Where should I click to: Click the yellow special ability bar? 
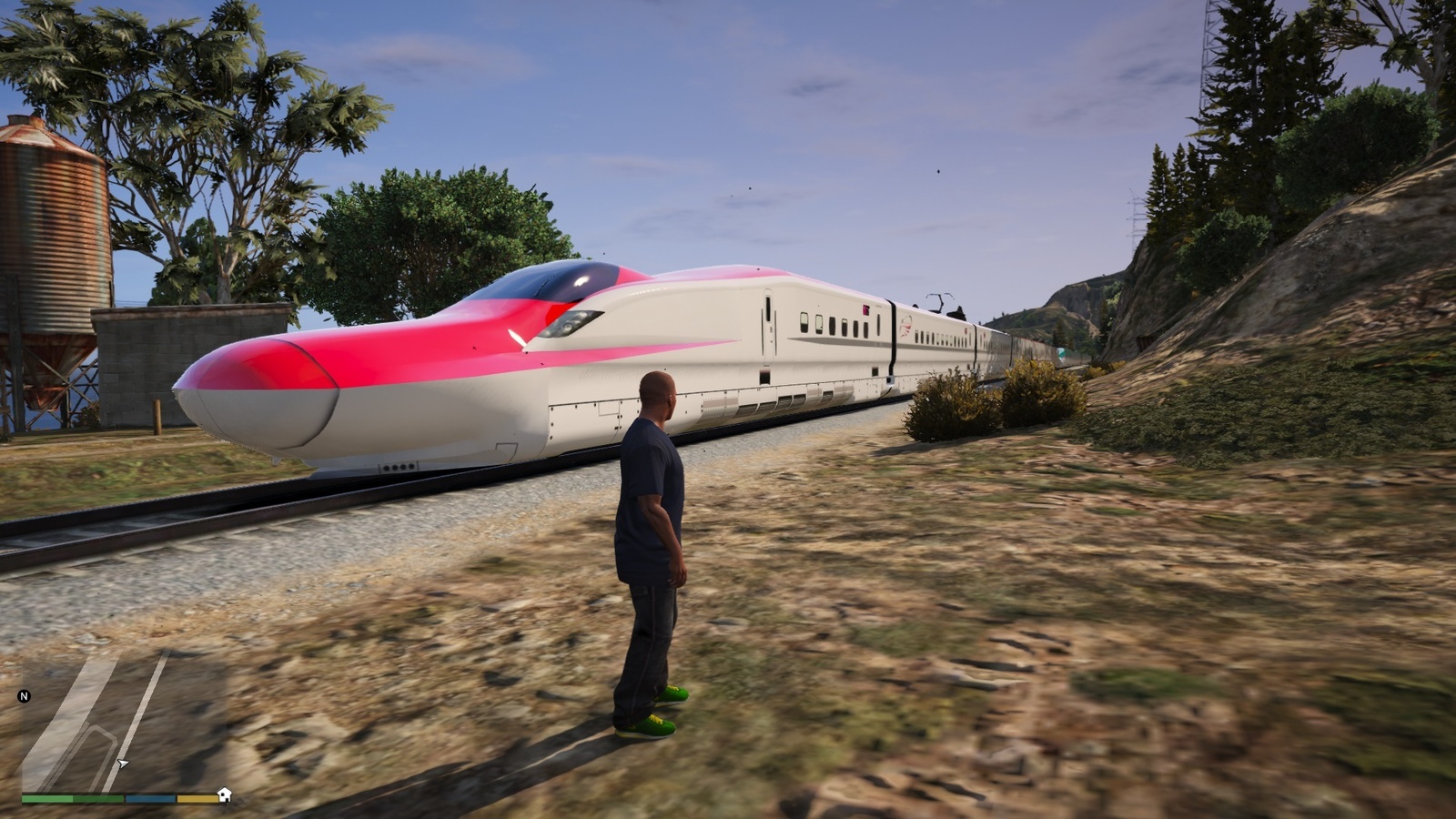click(197, 798)
